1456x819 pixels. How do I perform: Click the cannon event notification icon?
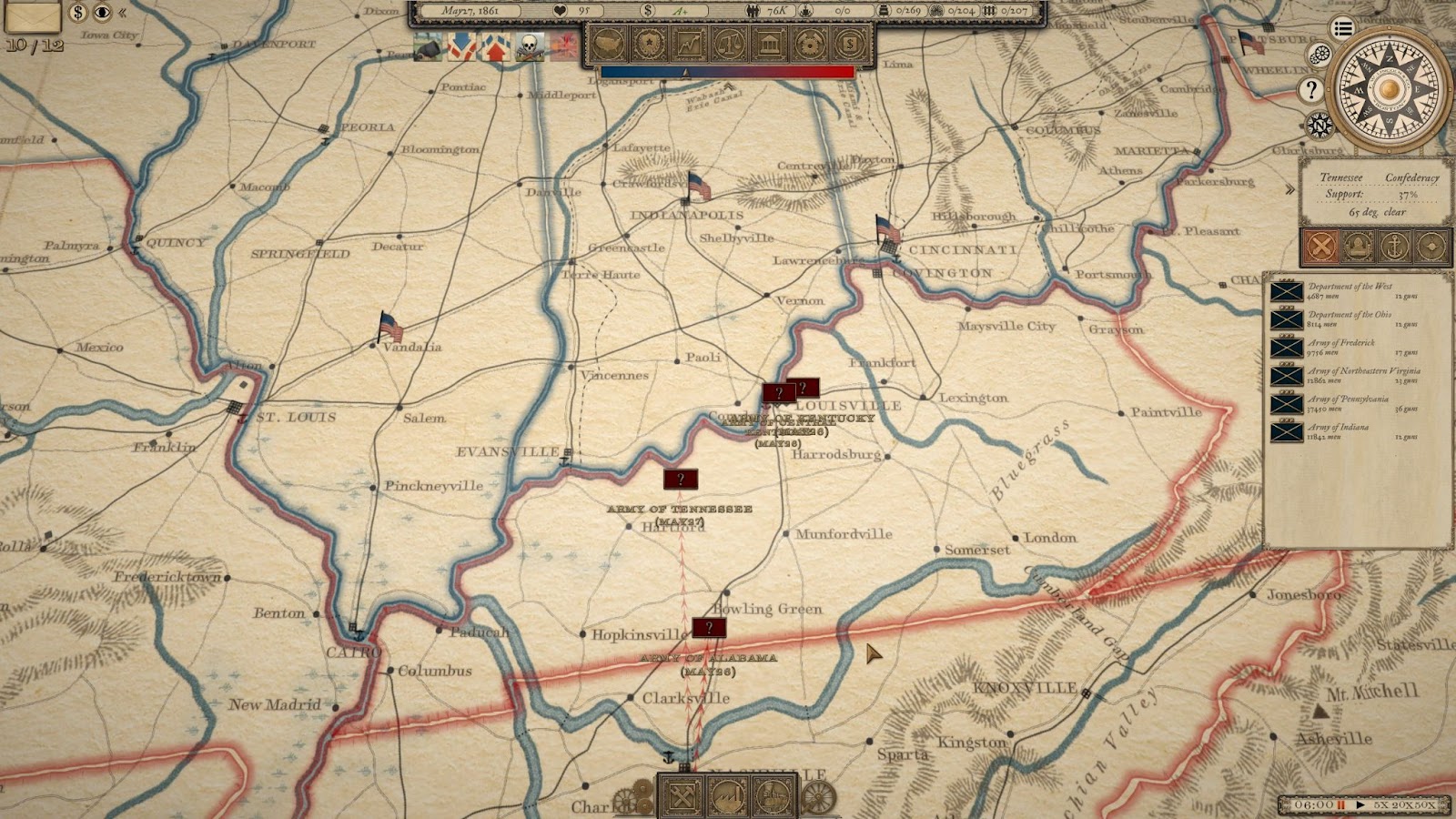(428, 47)
